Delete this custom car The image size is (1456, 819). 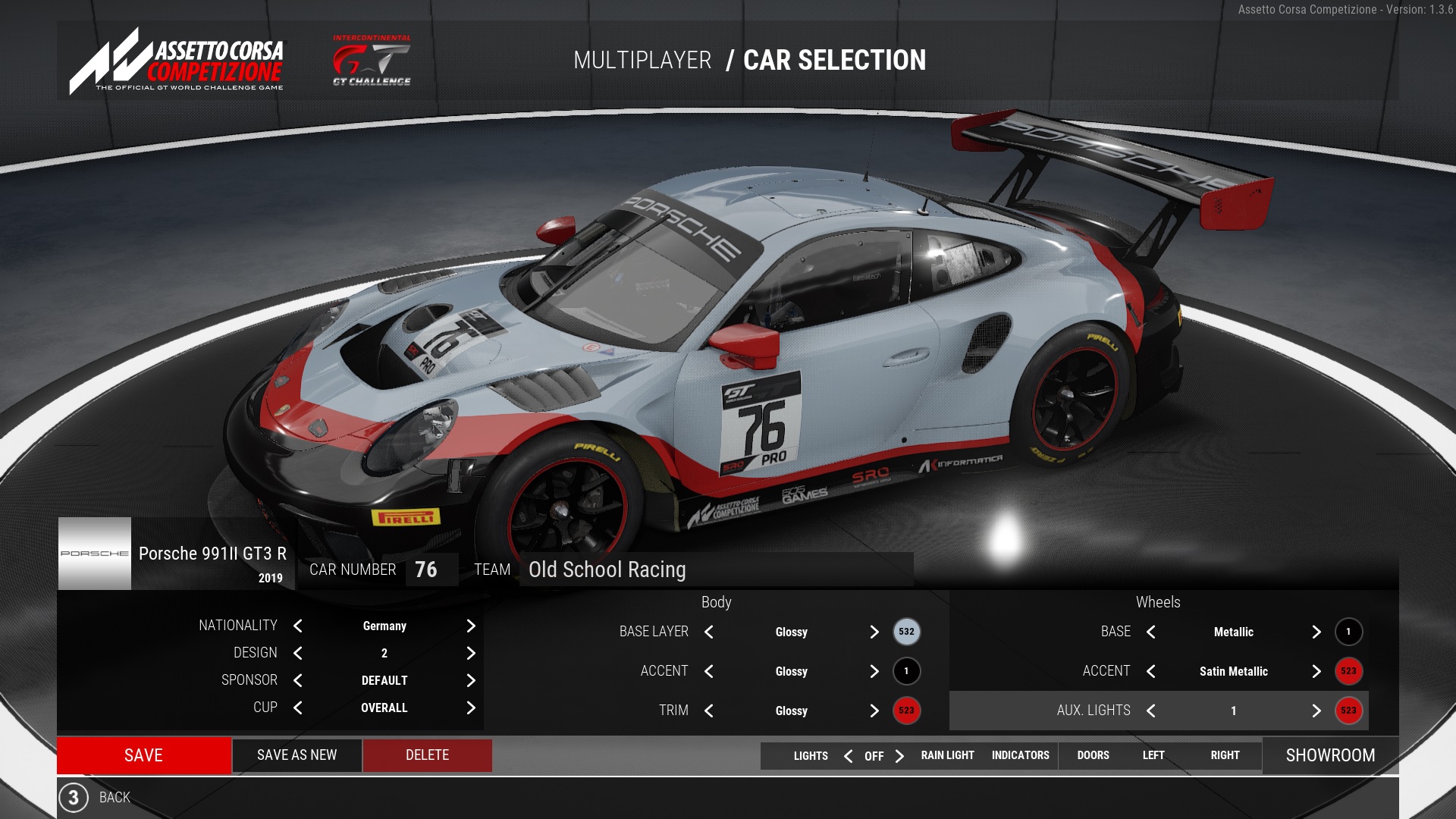427,755
